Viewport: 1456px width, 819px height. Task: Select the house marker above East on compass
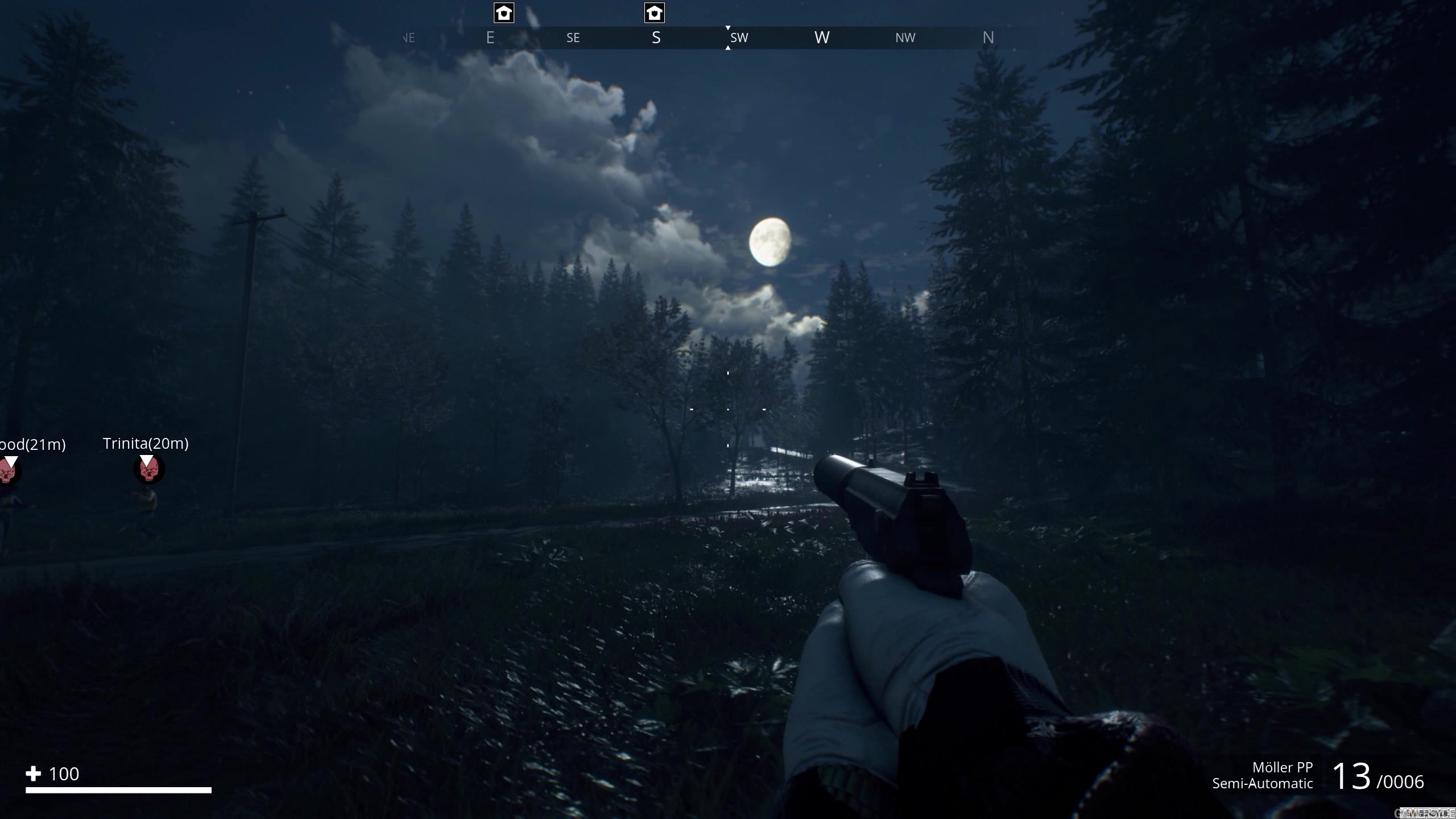504,13
